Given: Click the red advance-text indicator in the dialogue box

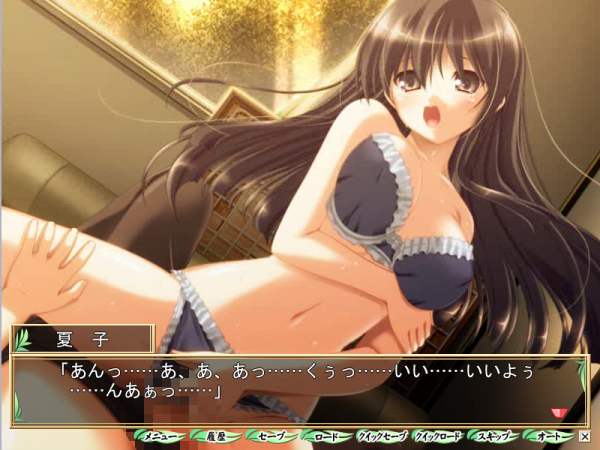Looking at the screenshot, I should click(x=558, y=411).
